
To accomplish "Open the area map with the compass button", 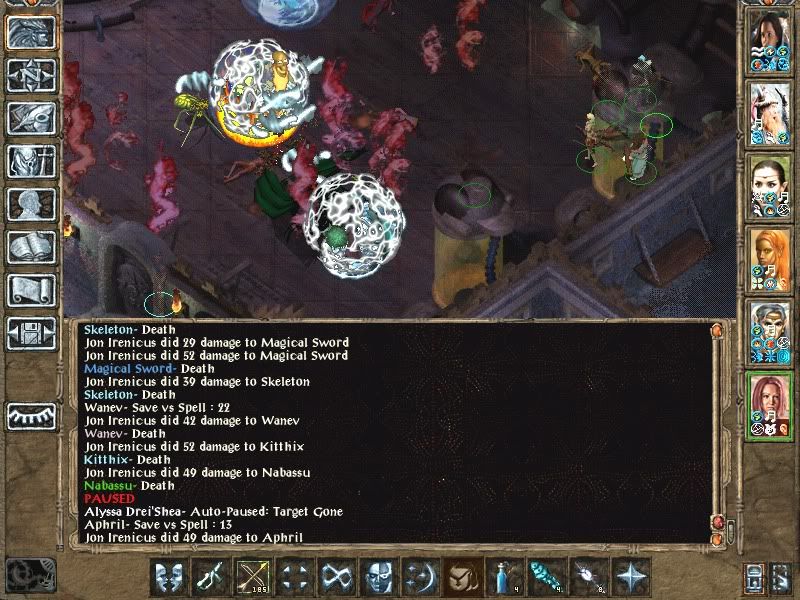I will click(31, 75).
